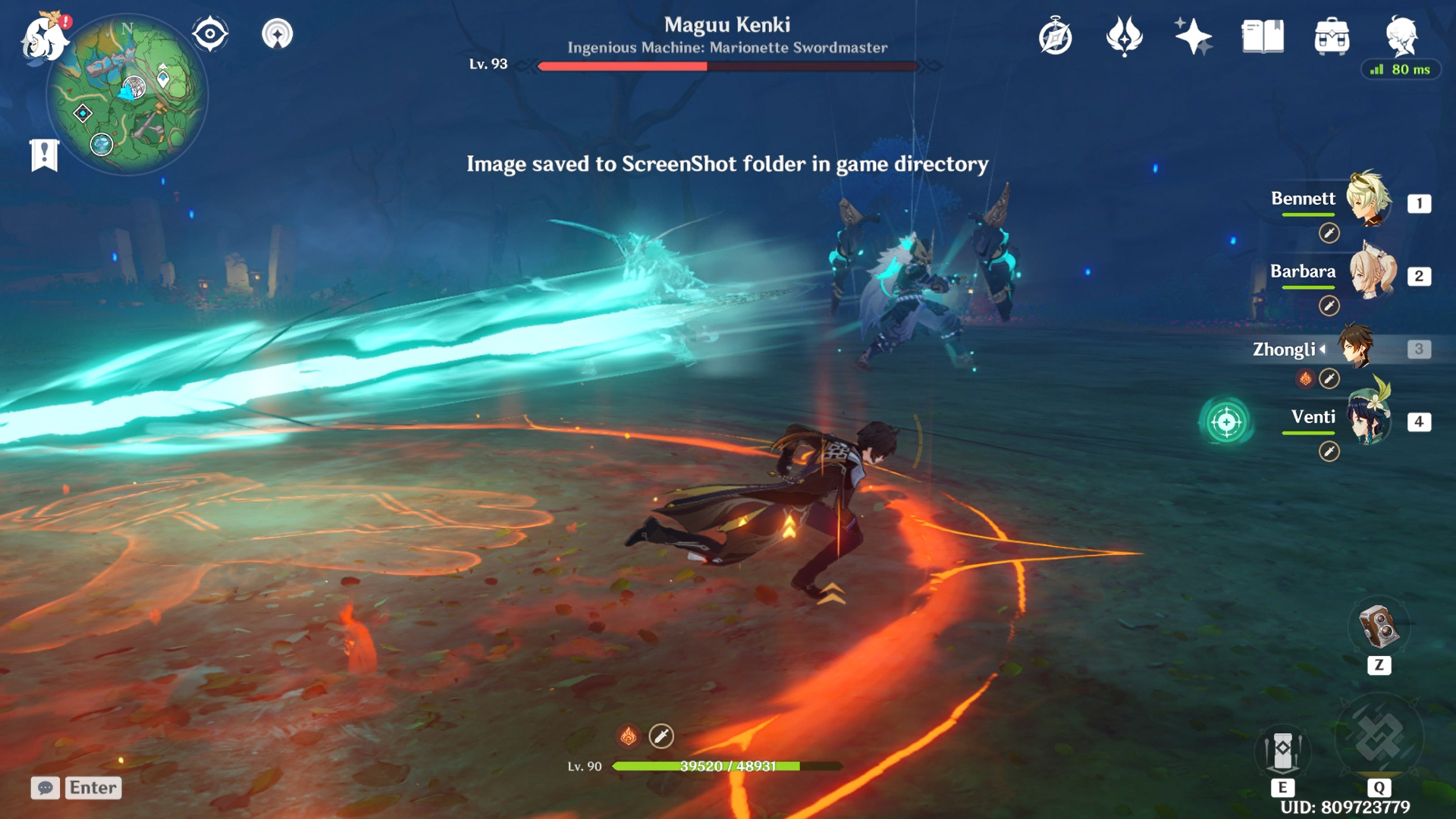This screenshot has width=1456, height=819.
Task: Click the Enter chat input field
Action: 92,788
